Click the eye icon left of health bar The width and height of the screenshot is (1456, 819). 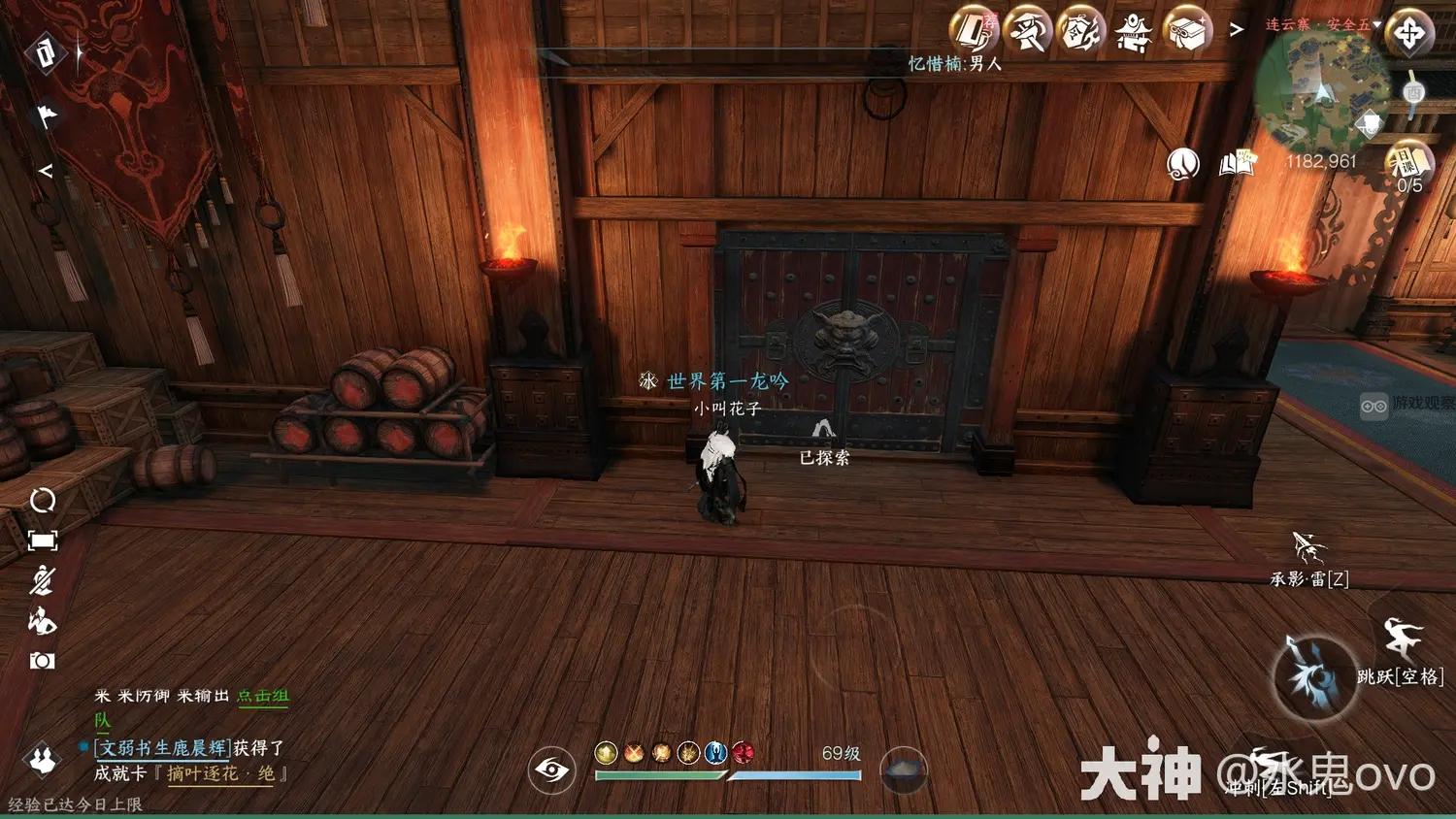551,770
